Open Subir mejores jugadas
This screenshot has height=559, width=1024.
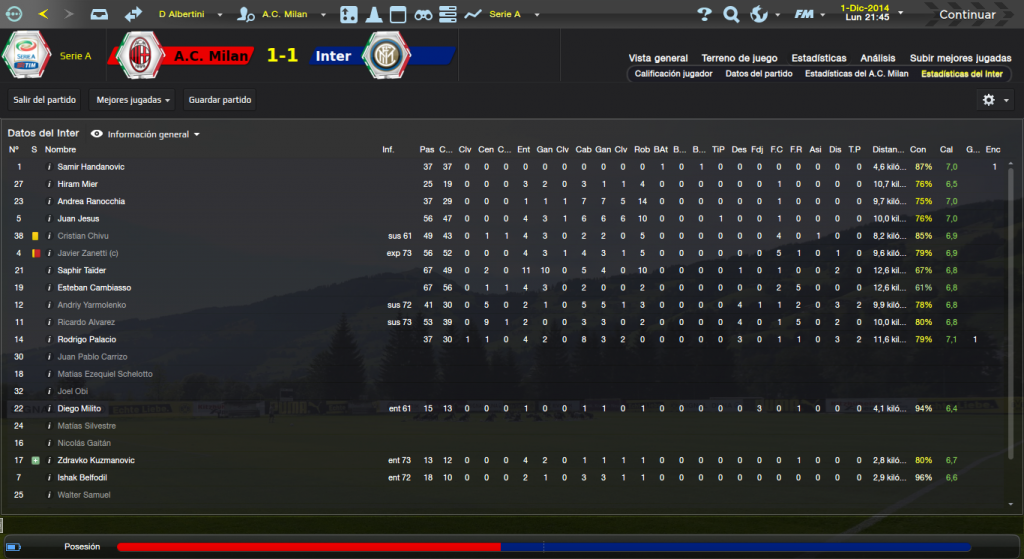point(960,58)
